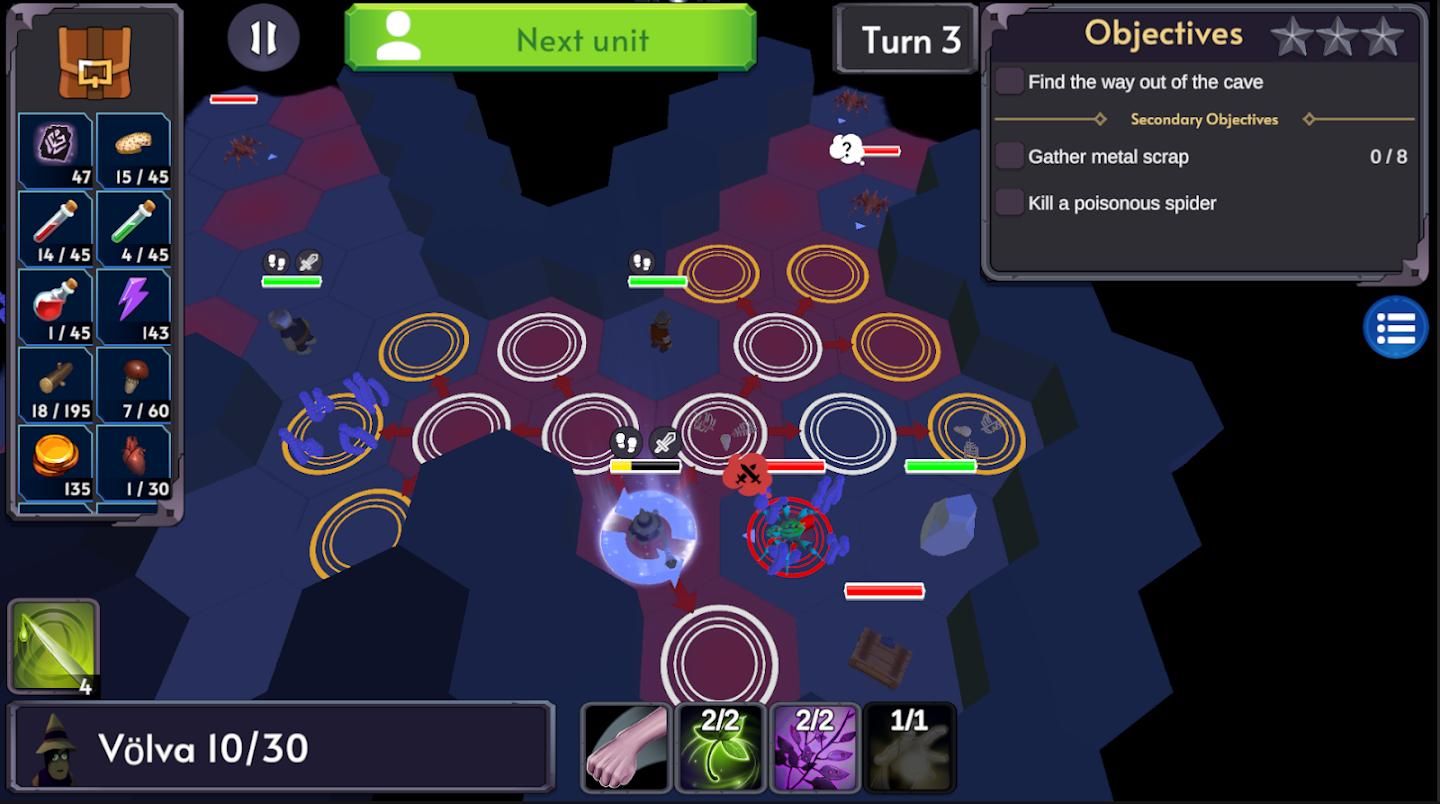Choose the mushroom resource slot
The height and width of the screenshot is (804, 1440).
pos(134,384)
